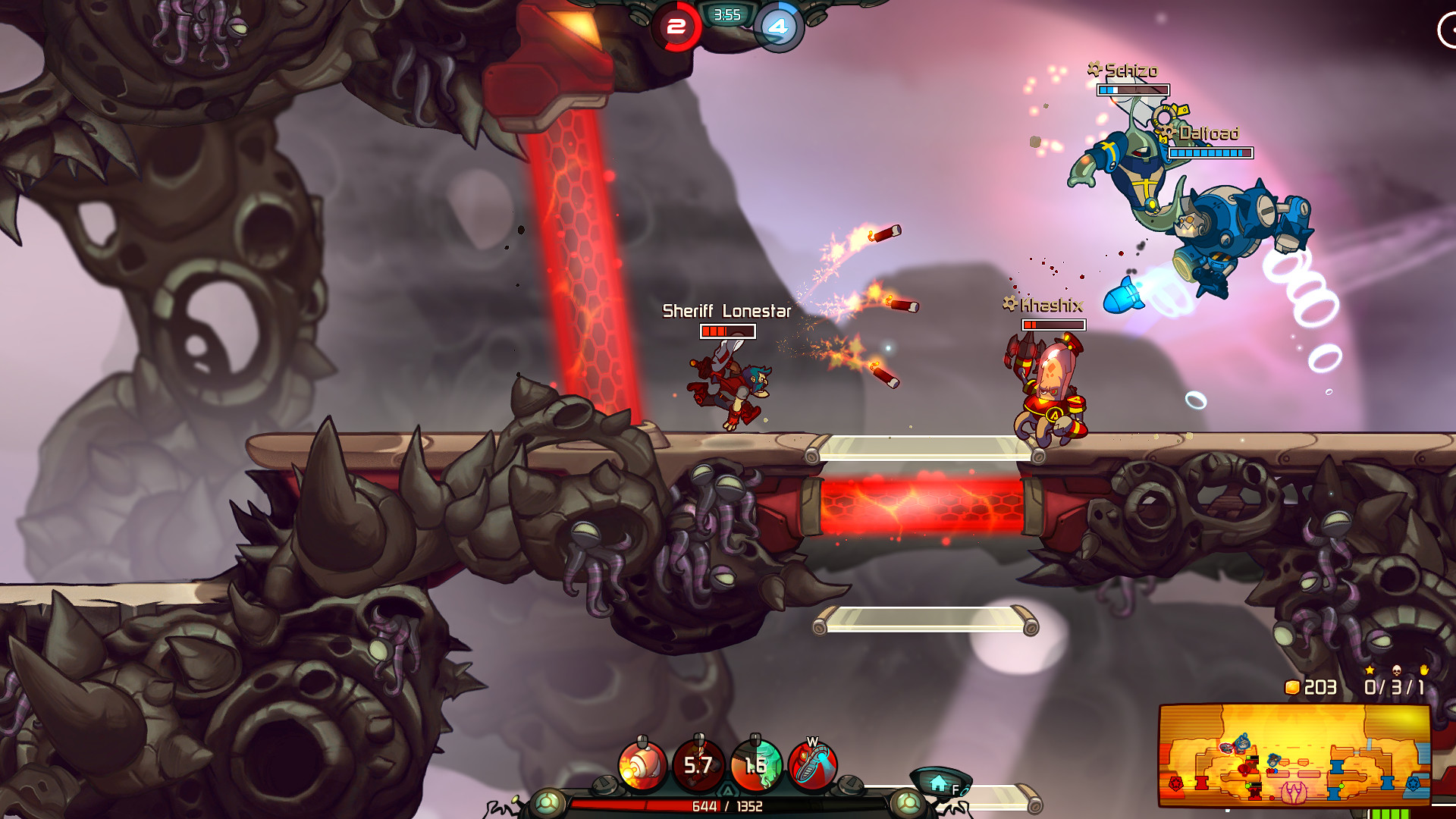Click the green ability icon with 1.6 cooldown
This screenshot has width=1456, height=819.
755,766
